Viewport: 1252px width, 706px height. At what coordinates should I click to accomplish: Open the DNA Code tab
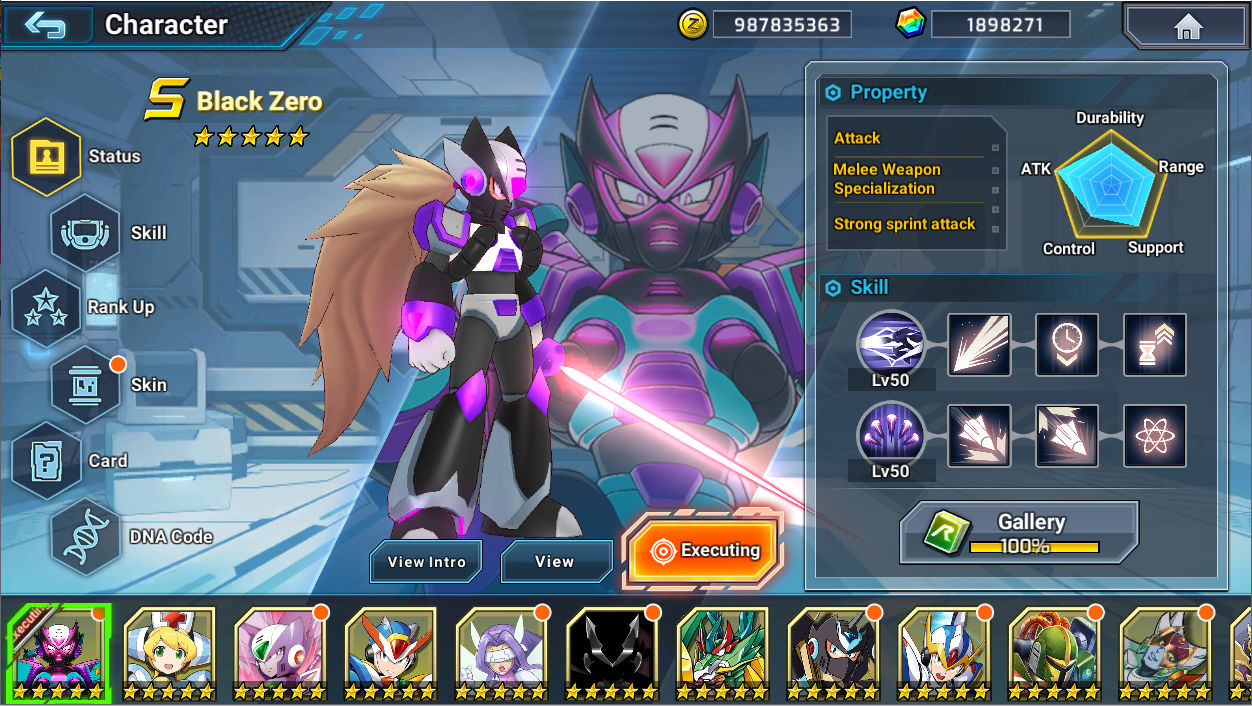pyautogui.click(x=85, y=537)
